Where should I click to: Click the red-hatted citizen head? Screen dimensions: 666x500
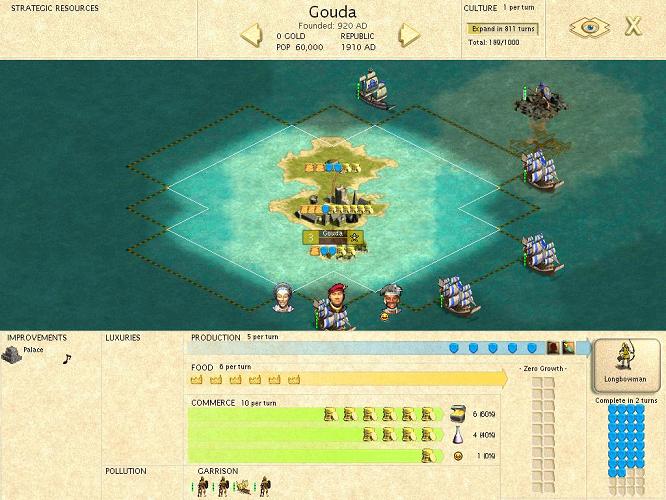coord(337,296)
